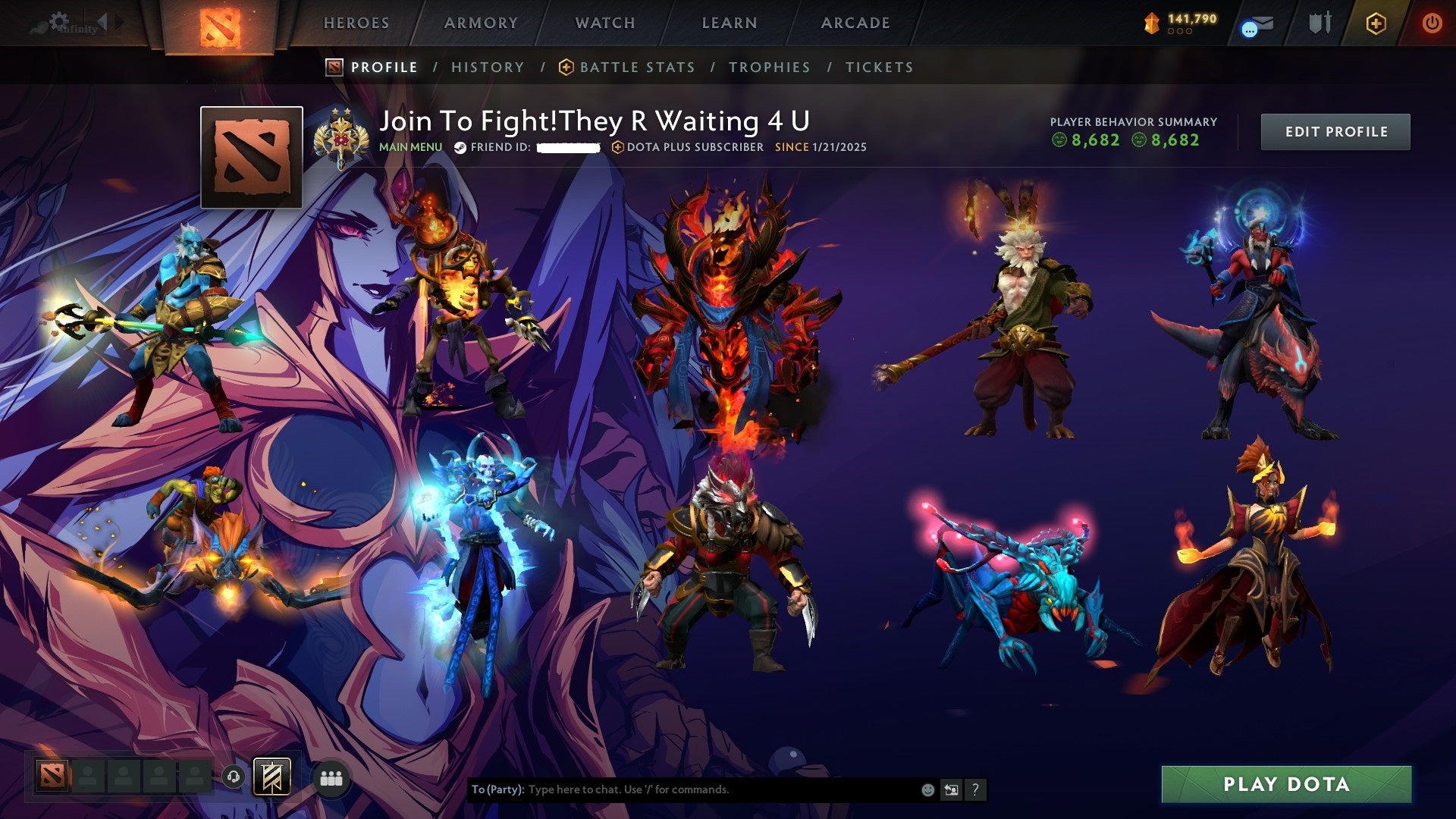The width and height of the screenshot is (1456, 819).
Task: Click the settings gear in top-left corner
Action: click(x=59, y=20)
